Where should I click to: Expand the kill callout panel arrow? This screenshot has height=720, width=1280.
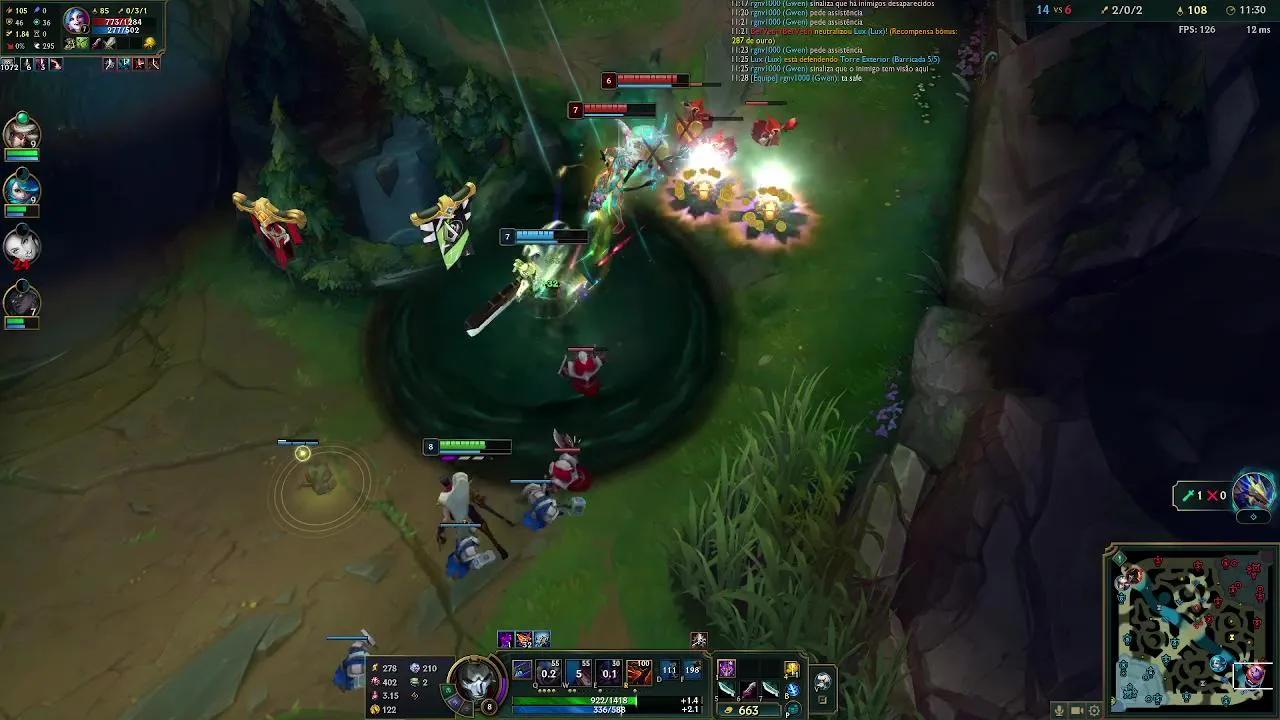coord(1252,515)
